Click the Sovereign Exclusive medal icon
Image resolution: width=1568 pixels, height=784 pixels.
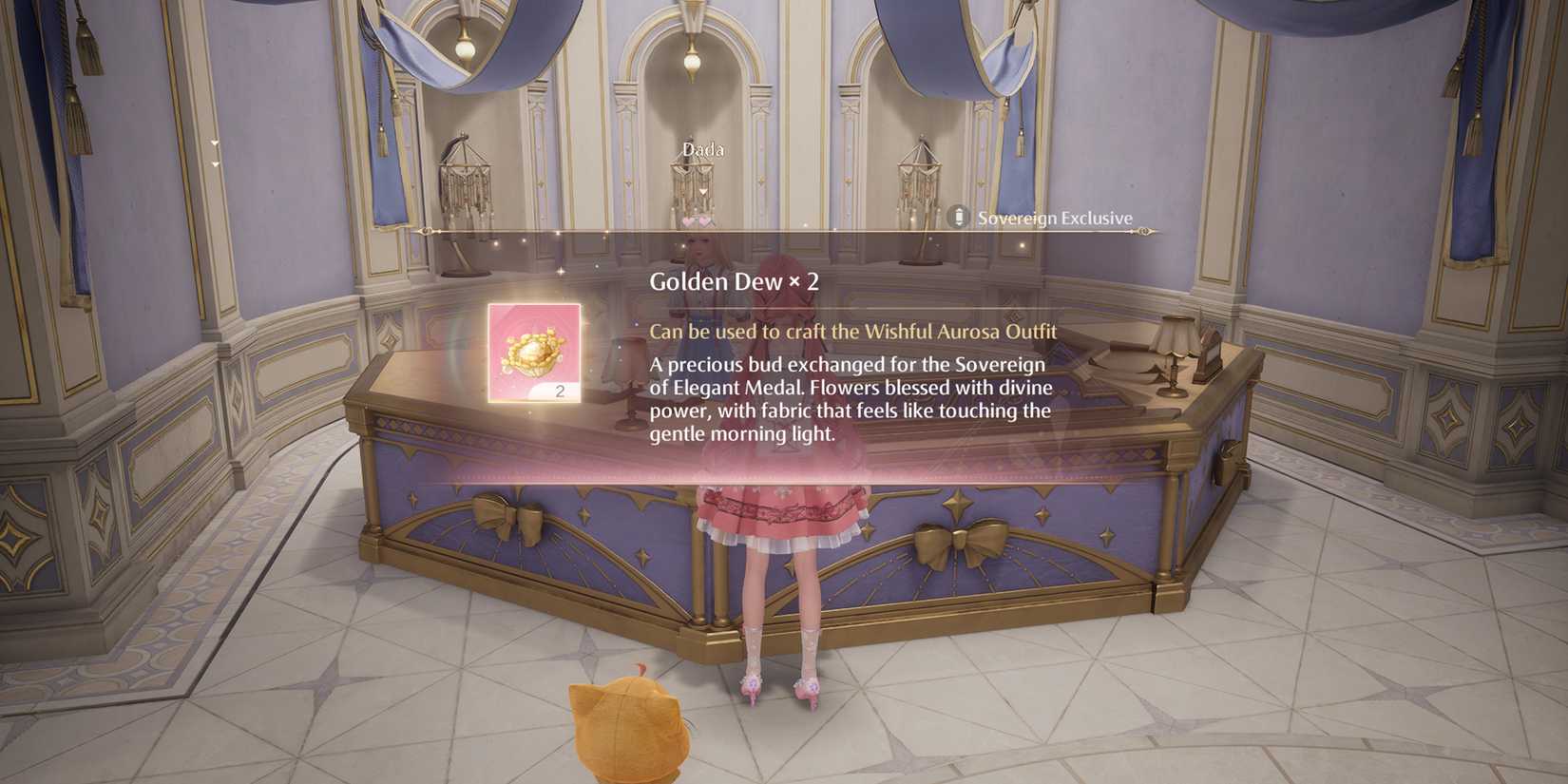957,217
